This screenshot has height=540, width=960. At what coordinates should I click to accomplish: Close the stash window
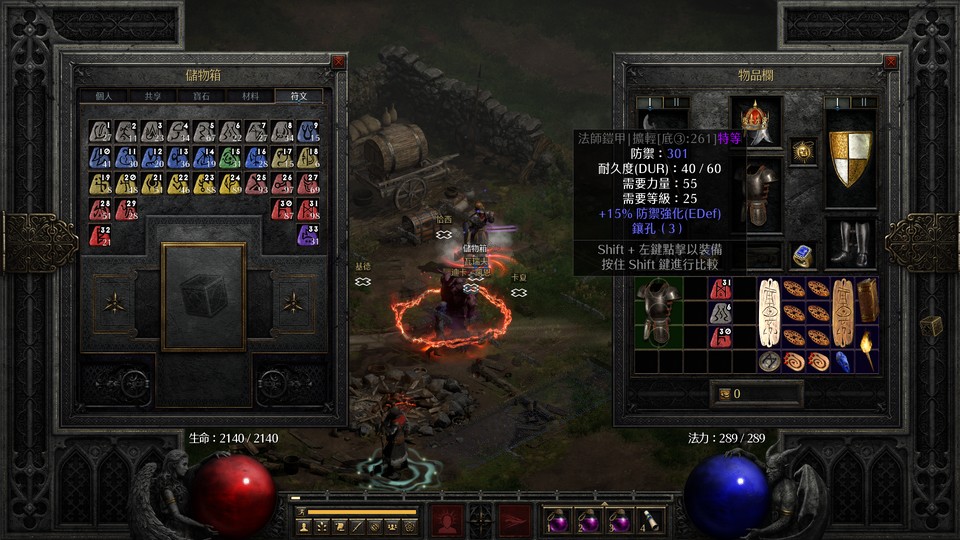pos(339,61)
